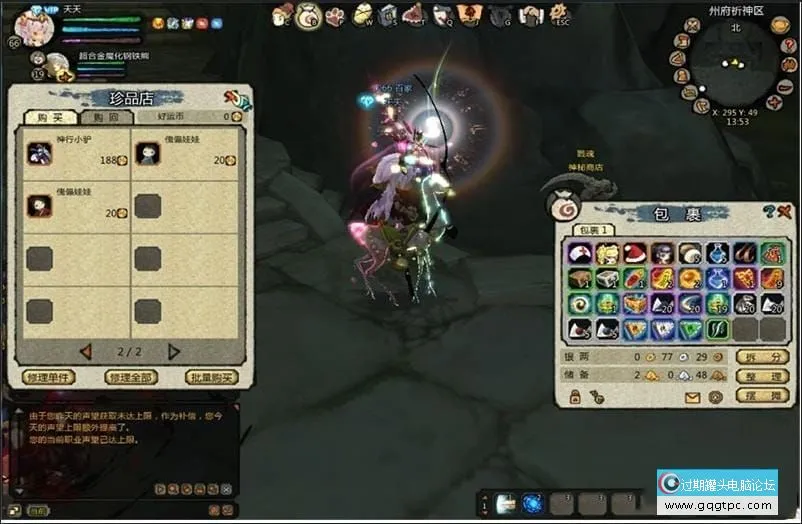Click the circular minimap
Viewport: 802px width, 524px height.
(x=734, y=64)
